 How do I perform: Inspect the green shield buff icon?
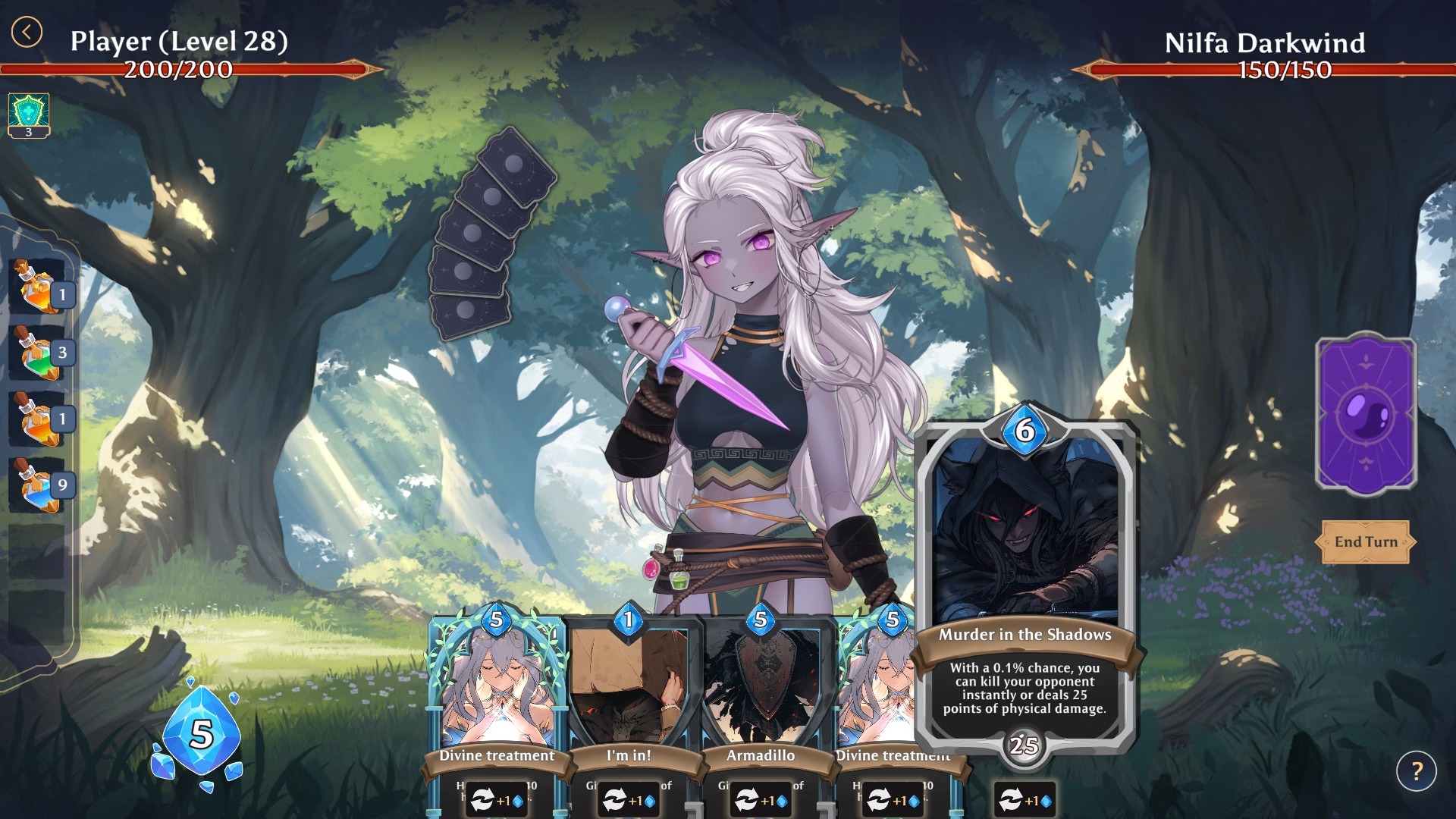[29, 114]
